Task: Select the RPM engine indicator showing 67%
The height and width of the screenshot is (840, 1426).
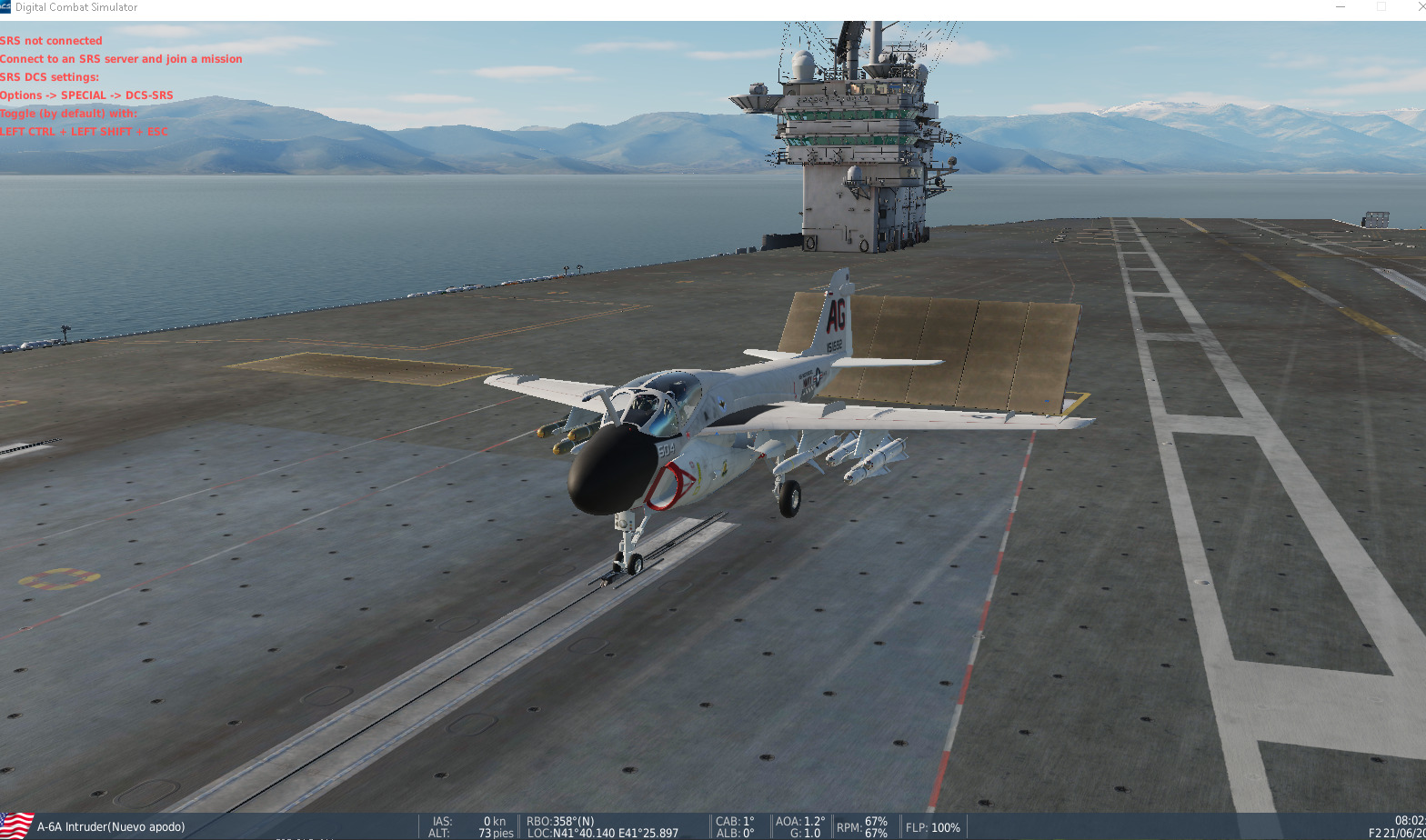Action: click(862, 826)
